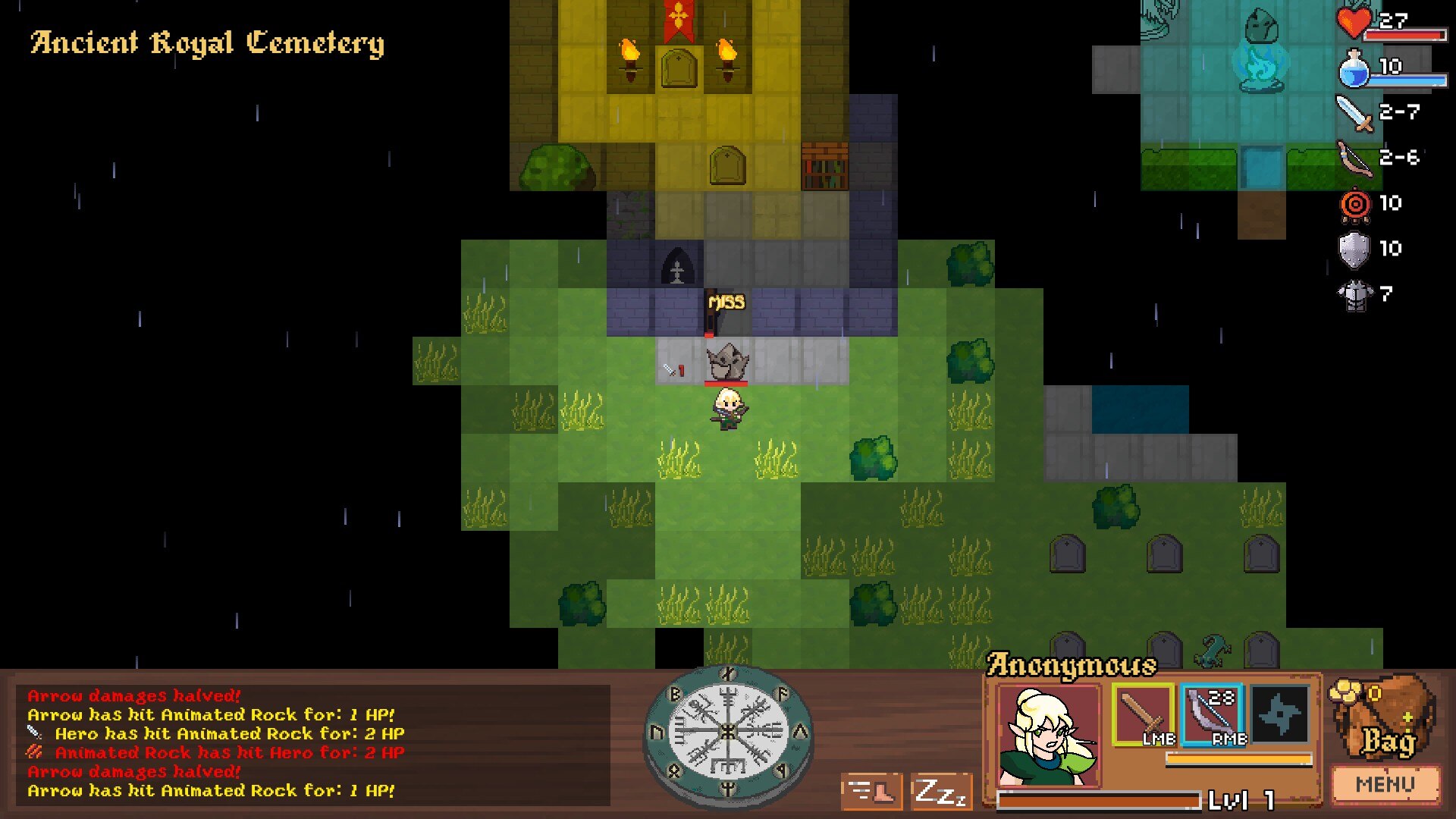Activate the Zzz rest button
Viewport: 1456px width, 819px height.
(941, 793)
